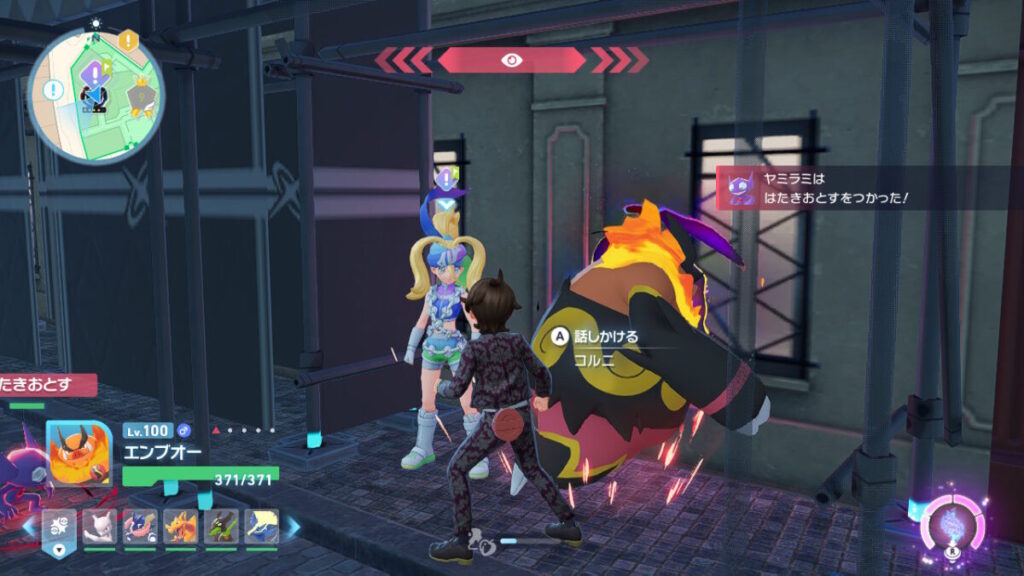Select the crowned gray emblem on minimap

pos(142,95)
